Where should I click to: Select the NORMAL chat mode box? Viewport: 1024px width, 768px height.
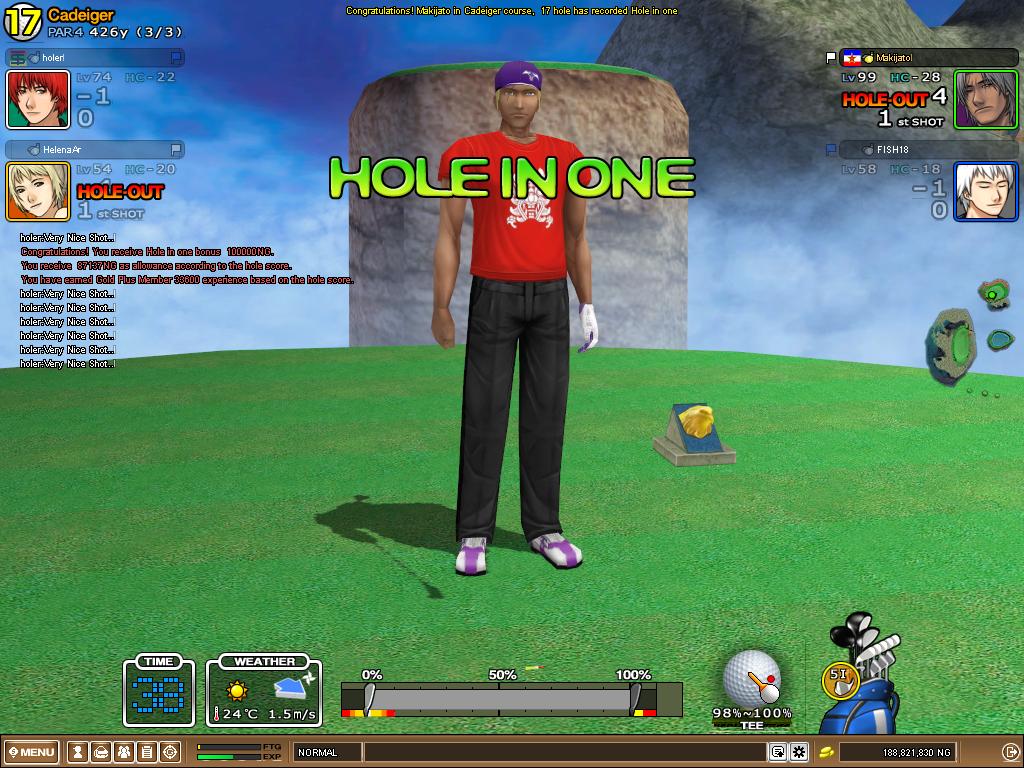(x=326, y=752)
